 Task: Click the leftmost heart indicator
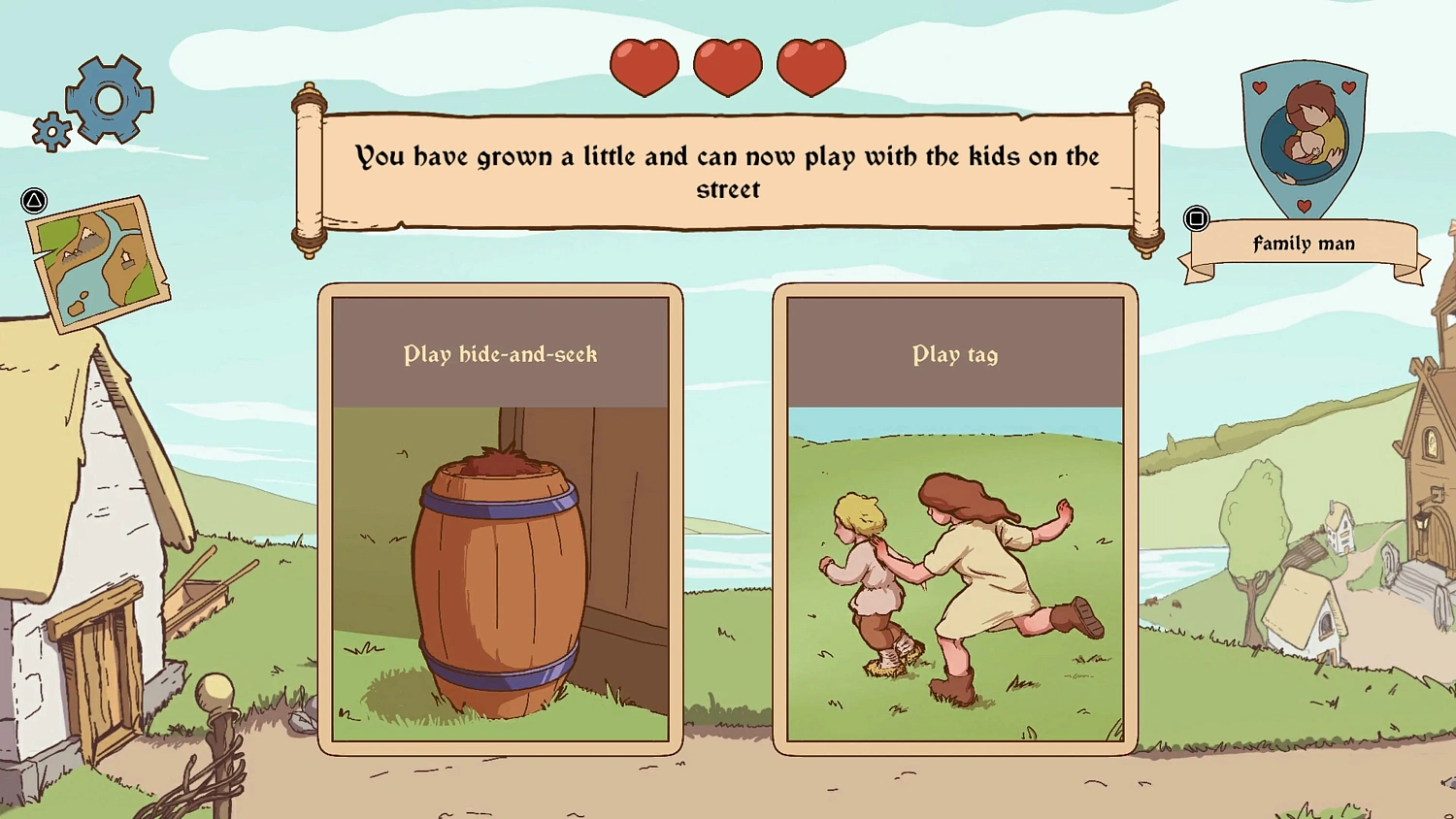point(644,66)
